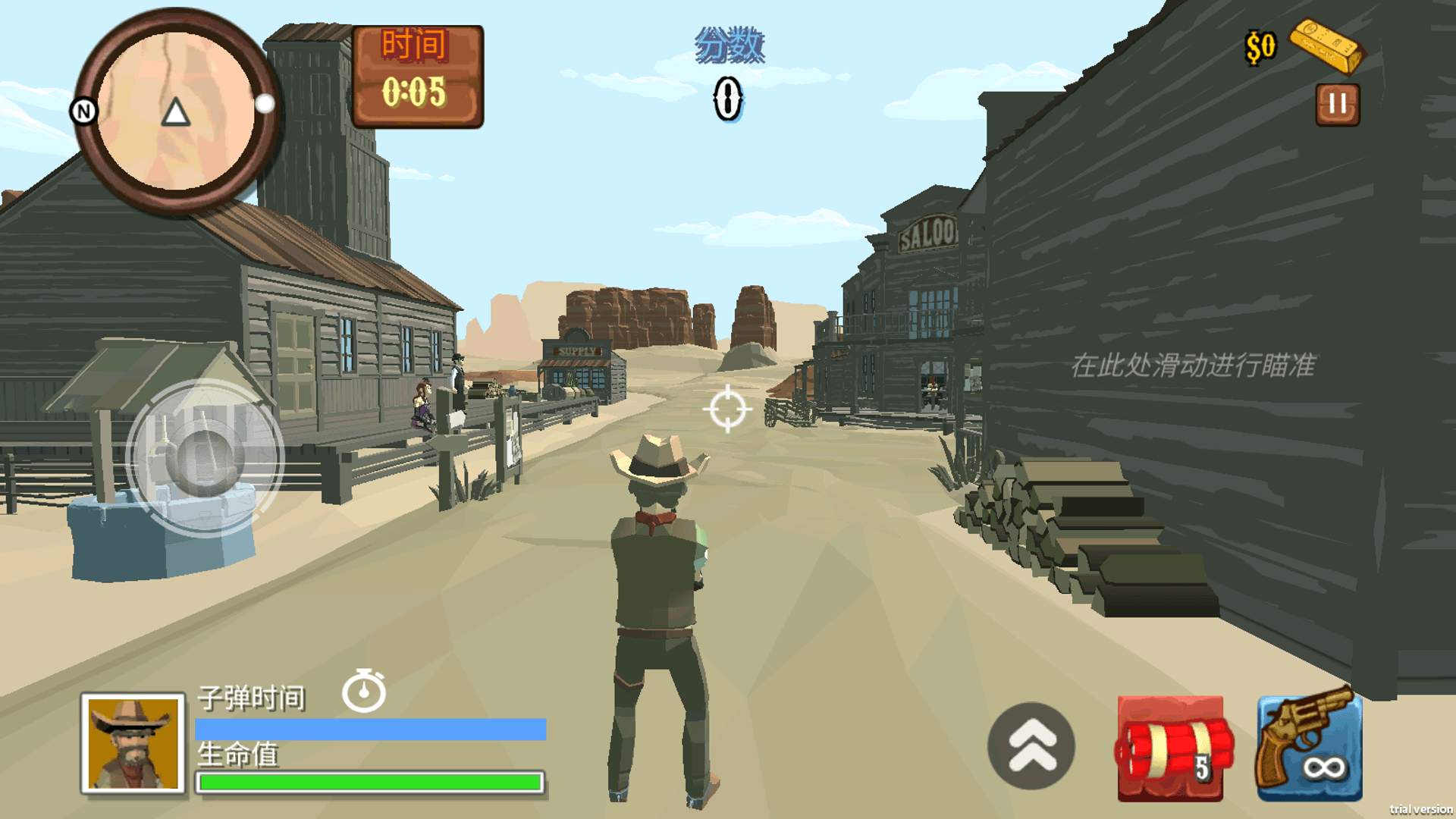The width and height of the screenshot is (1456, 819).
Task: Select the cowboy character portrait
Action: tap(133, 743)
